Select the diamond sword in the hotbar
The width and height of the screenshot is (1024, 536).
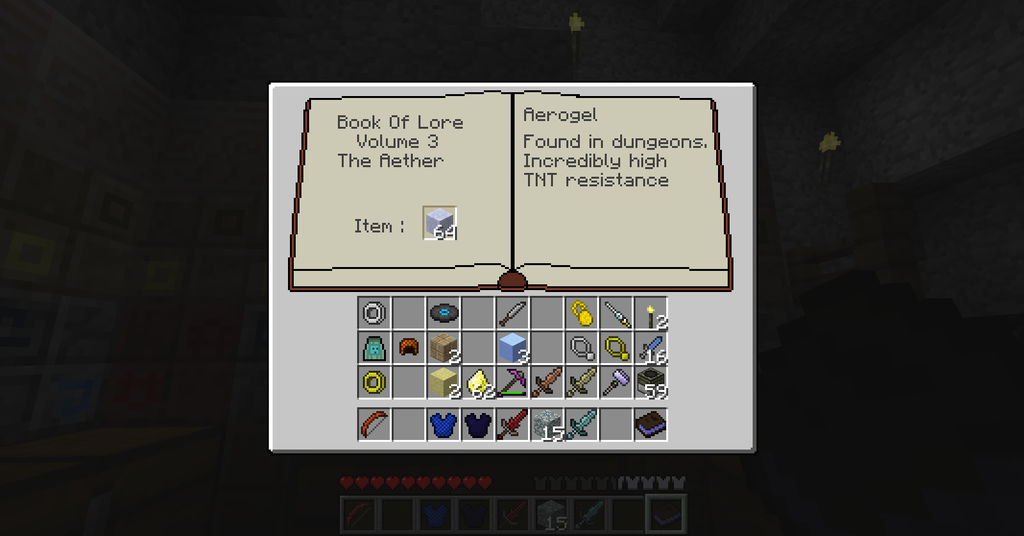(x=581, y=424)
